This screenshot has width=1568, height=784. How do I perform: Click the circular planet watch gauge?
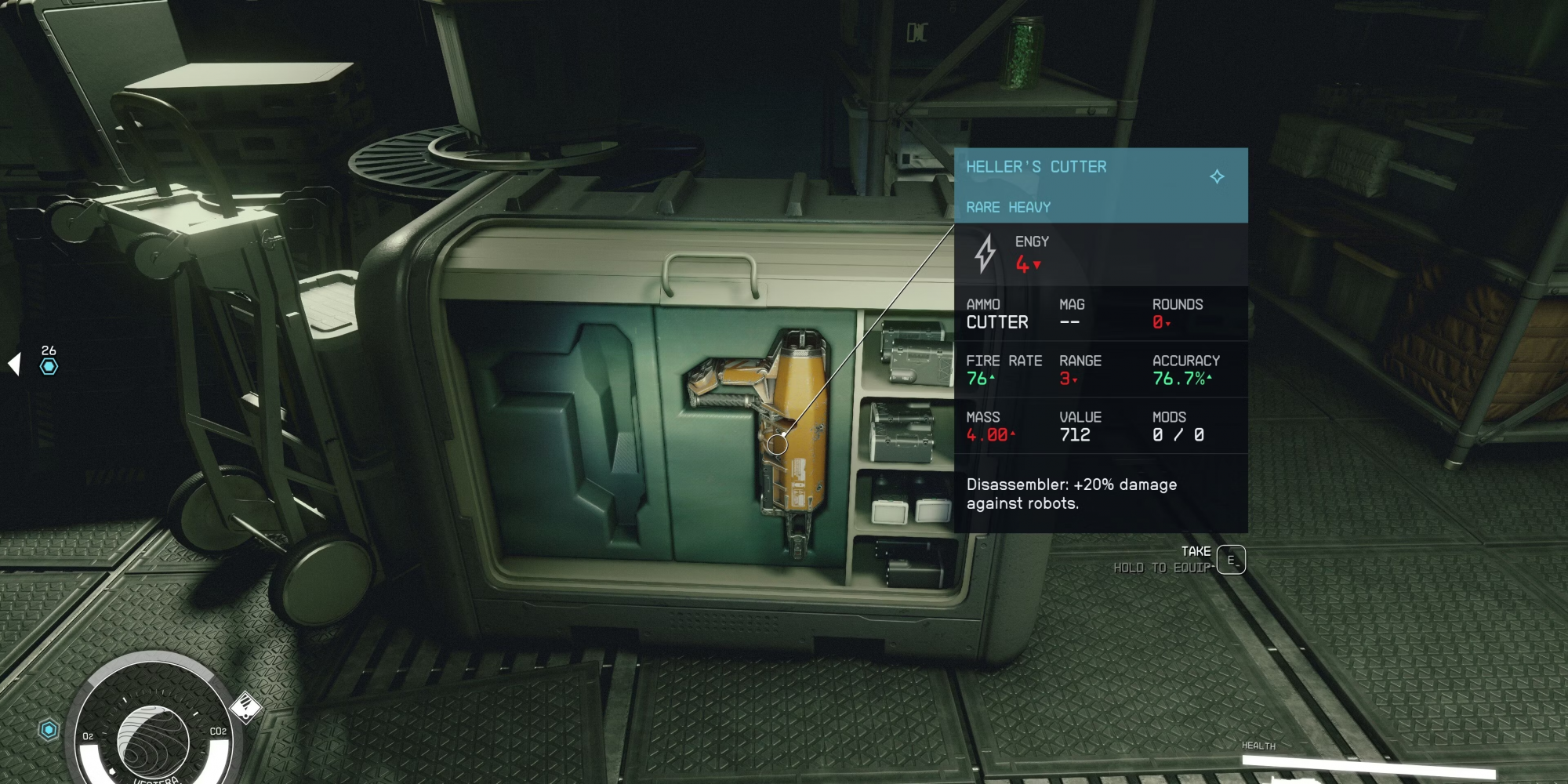153,739
